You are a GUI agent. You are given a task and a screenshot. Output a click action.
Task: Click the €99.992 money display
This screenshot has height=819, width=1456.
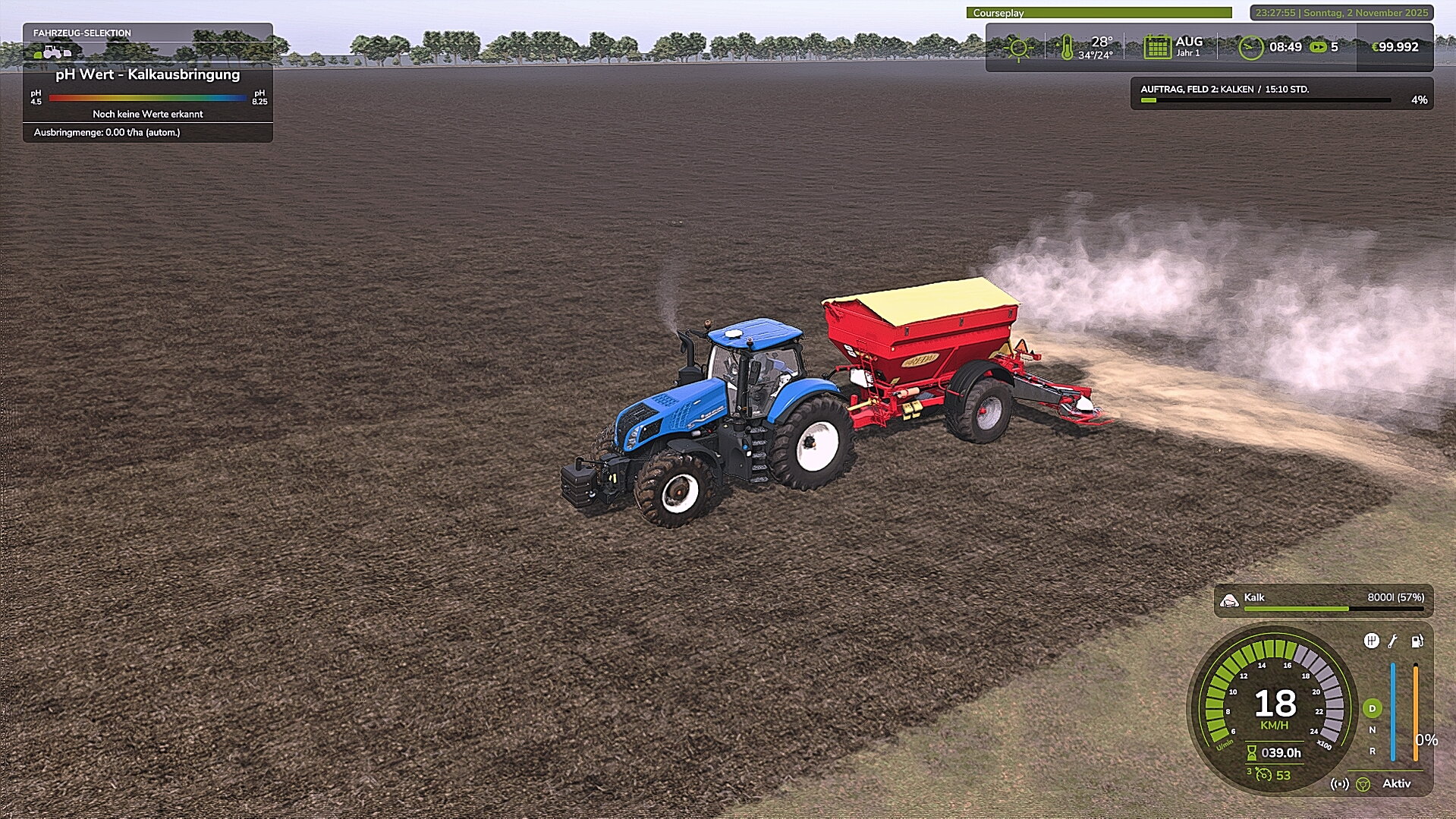1396,47
